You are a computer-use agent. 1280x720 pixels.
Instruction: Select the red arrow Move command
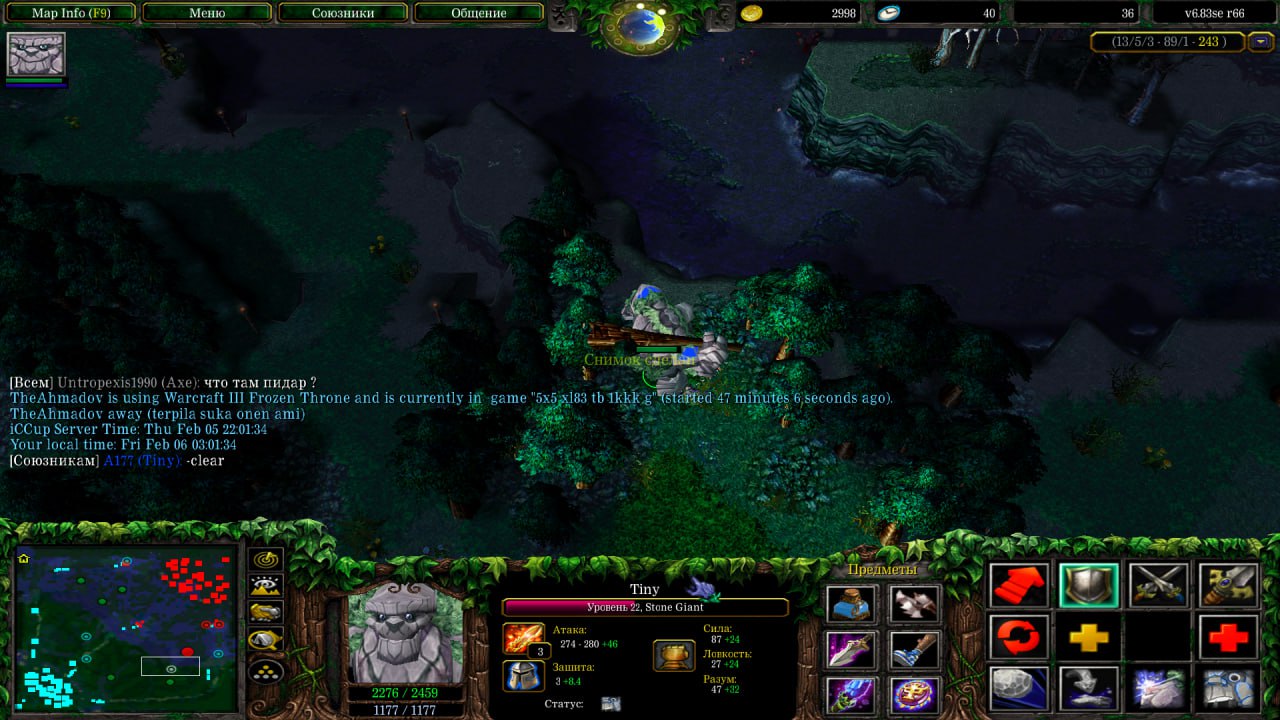pos(1019,586)
